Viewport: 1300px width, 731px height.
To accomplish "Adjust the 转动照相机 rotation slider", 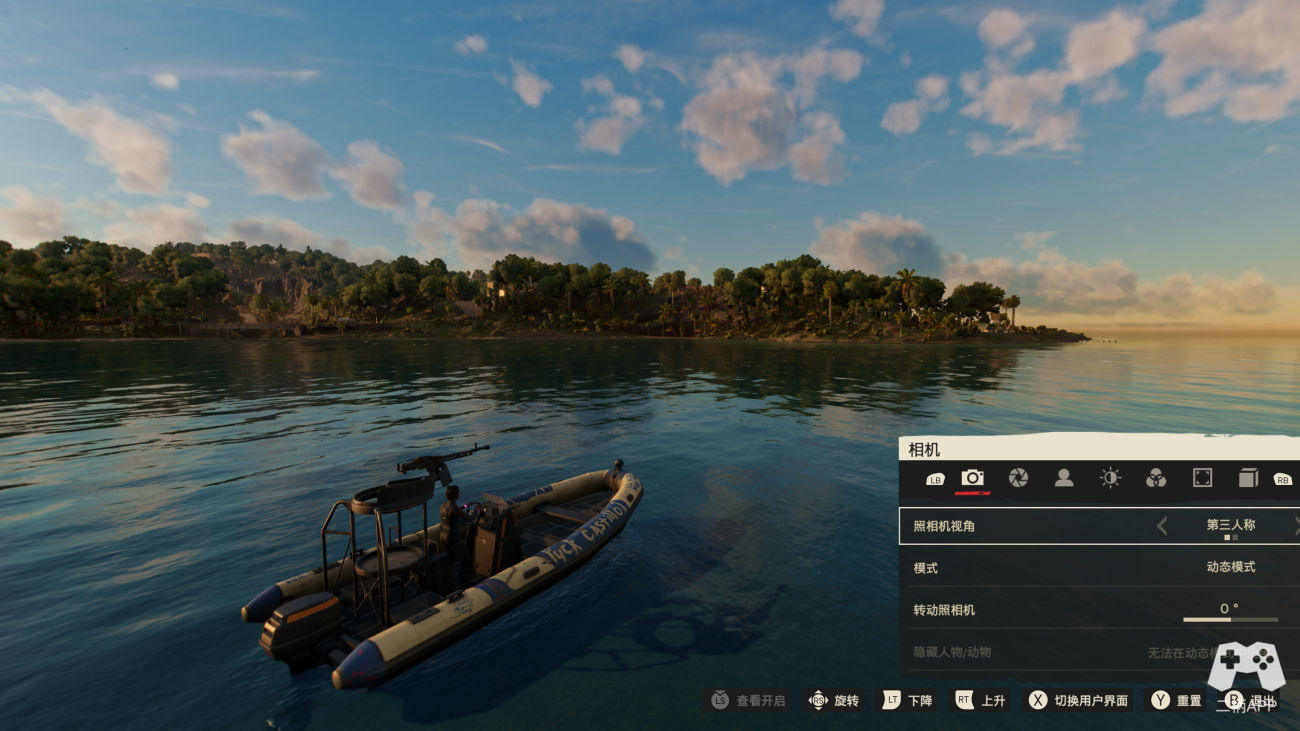I will coord(1230,620).
